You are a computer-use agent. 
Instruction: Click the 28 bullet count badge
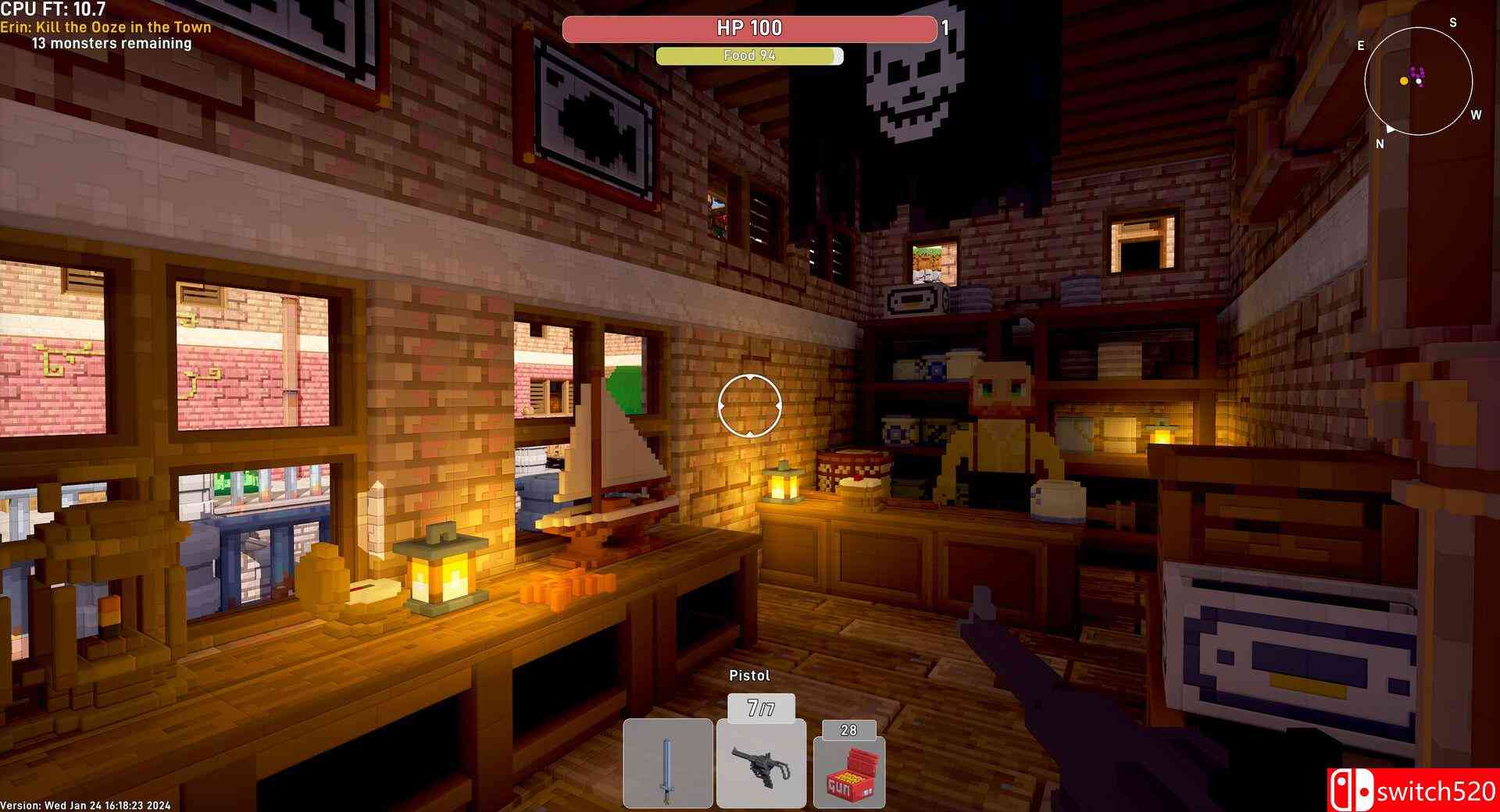[848, 730]
